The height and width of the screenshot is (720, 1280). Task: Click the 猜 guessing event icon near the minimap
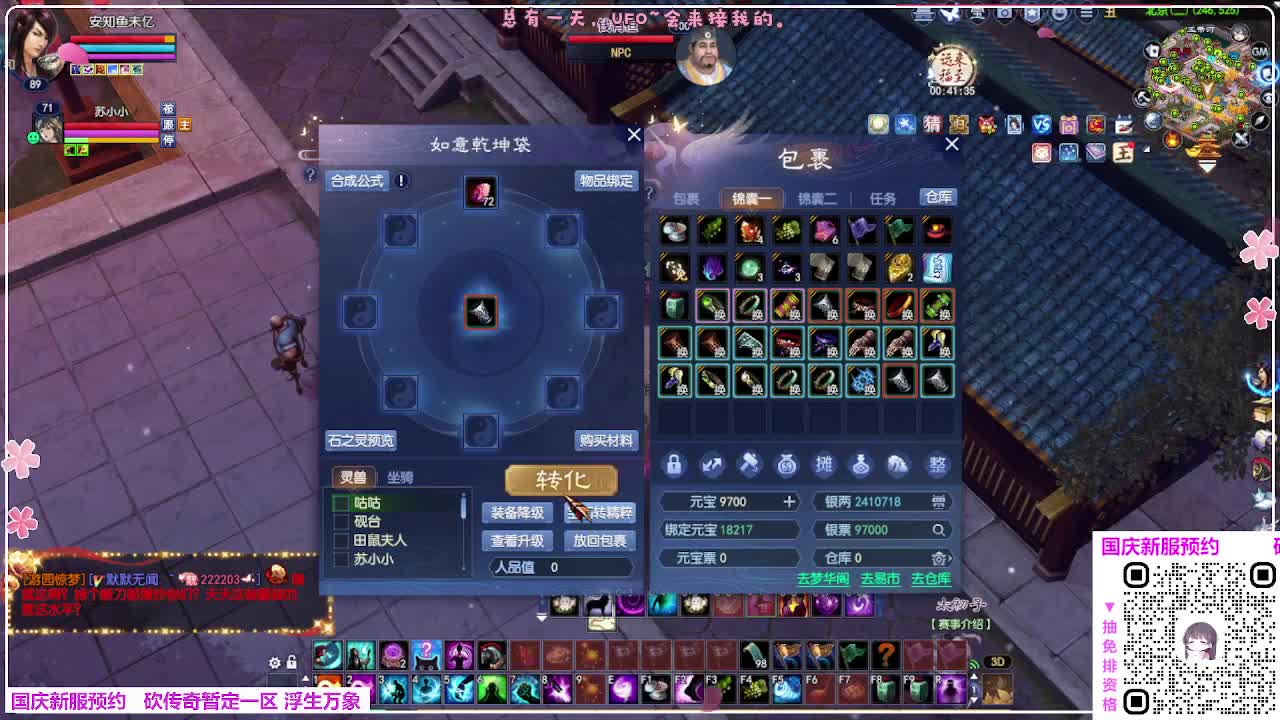click(933, 124)
